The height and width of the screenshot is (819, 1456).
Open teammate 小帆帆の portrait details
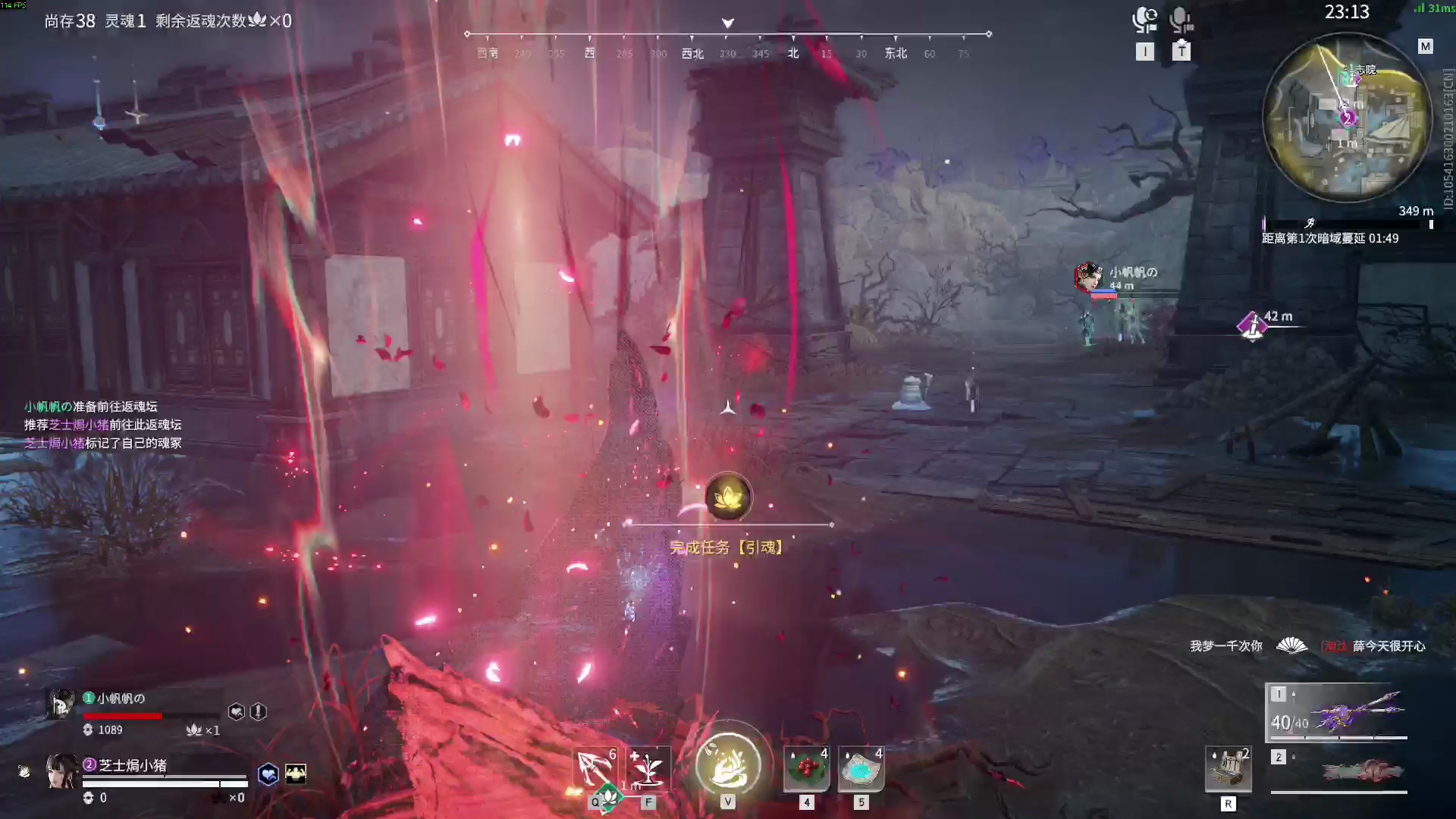pyautogui.click(x=61, y=704)
